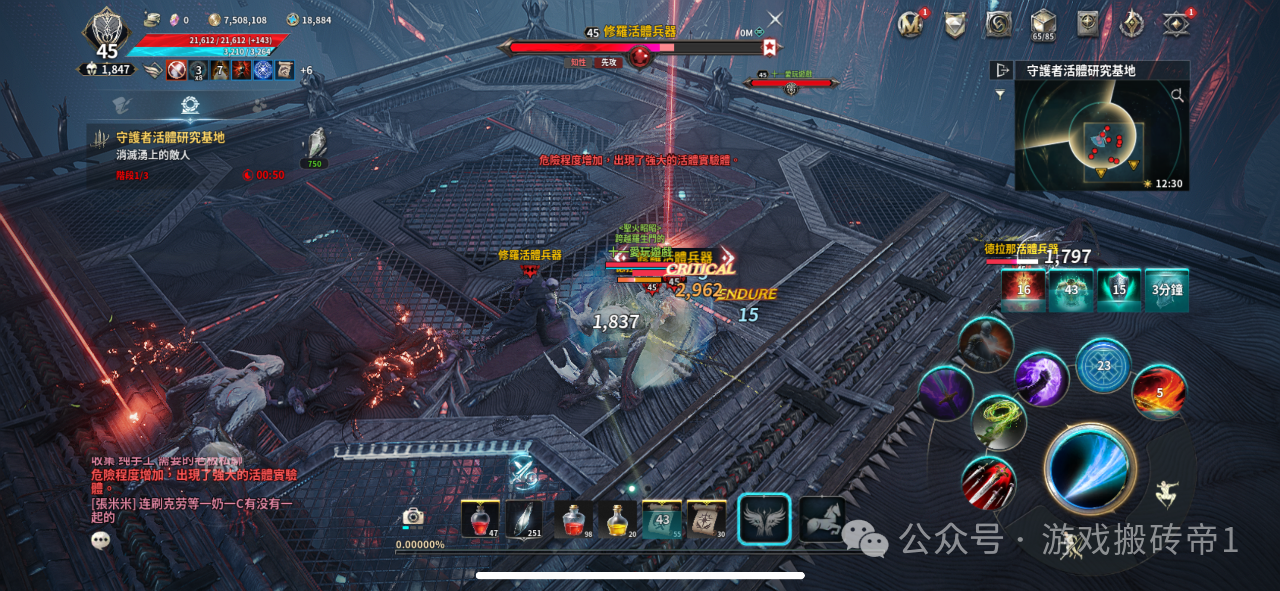Activate the purple fist skill
This screenshot has width=1280, height=591.
1041,379
